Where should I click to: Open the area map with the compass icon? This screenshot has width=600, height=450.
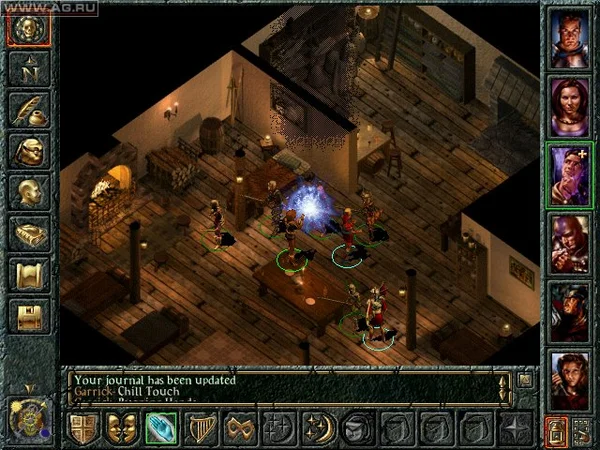click(x=29, y=69)
